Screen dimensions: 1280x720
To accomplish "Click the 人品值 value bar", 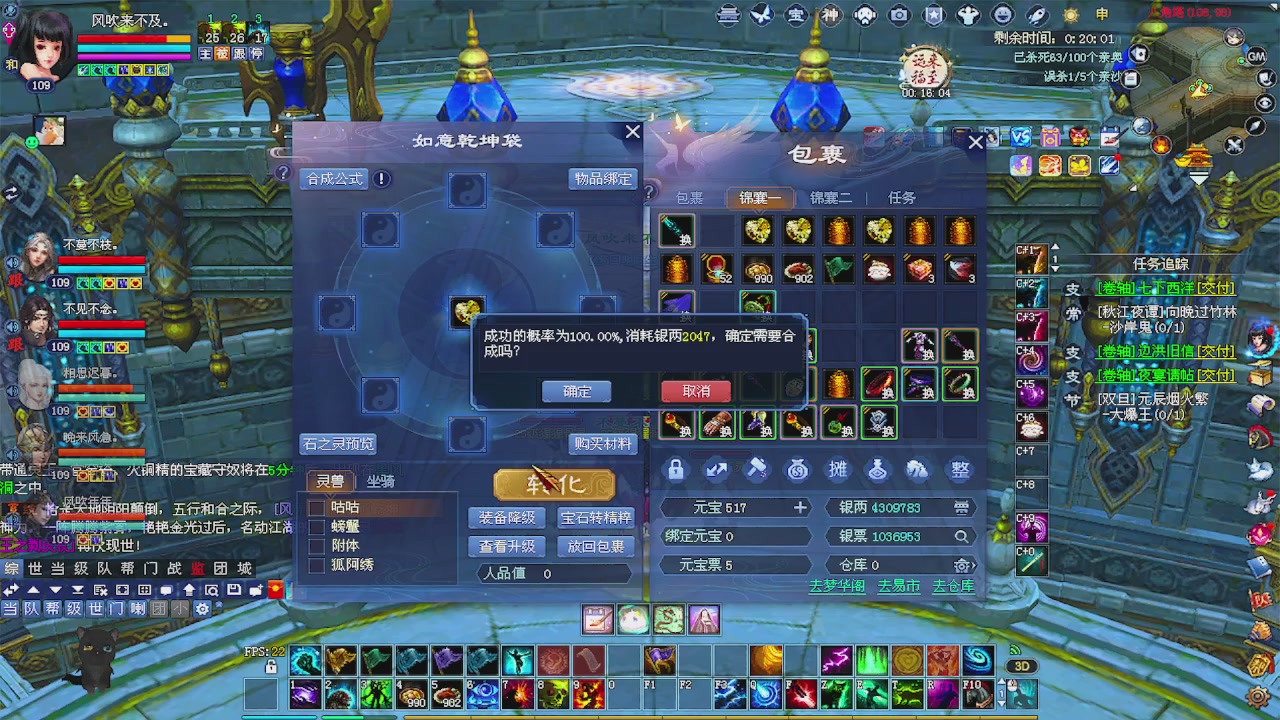I will (554, 573).
